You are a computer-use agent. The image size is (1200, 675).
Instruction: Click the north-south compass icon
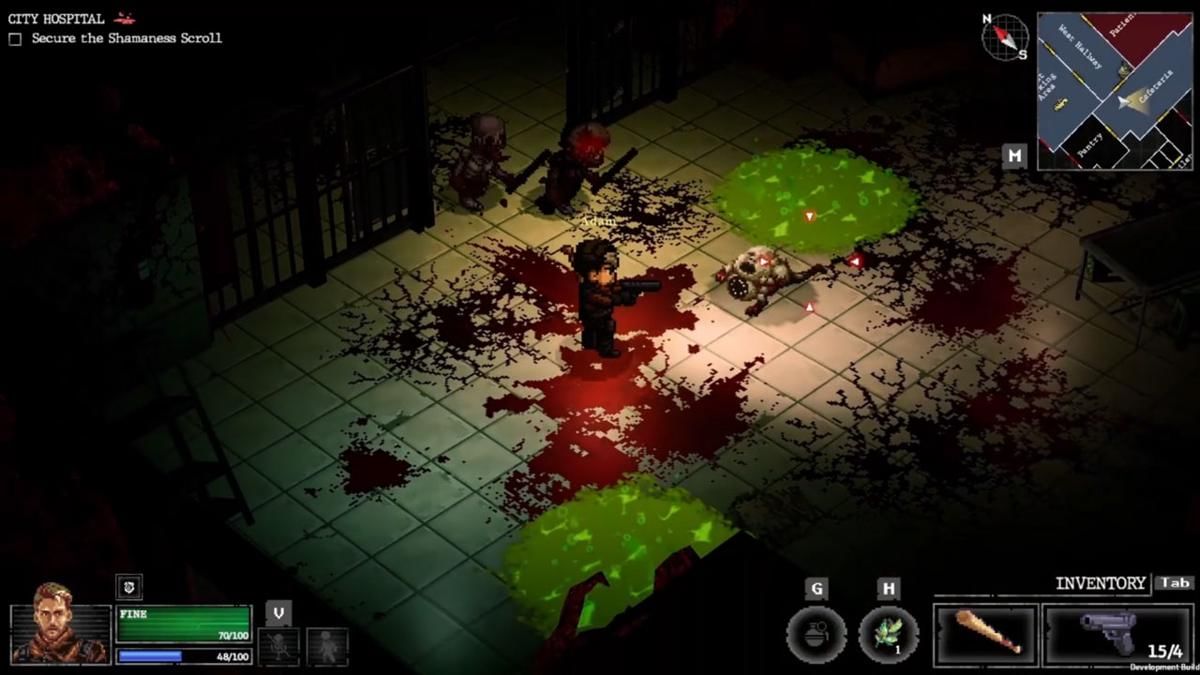pos(1005,37)
